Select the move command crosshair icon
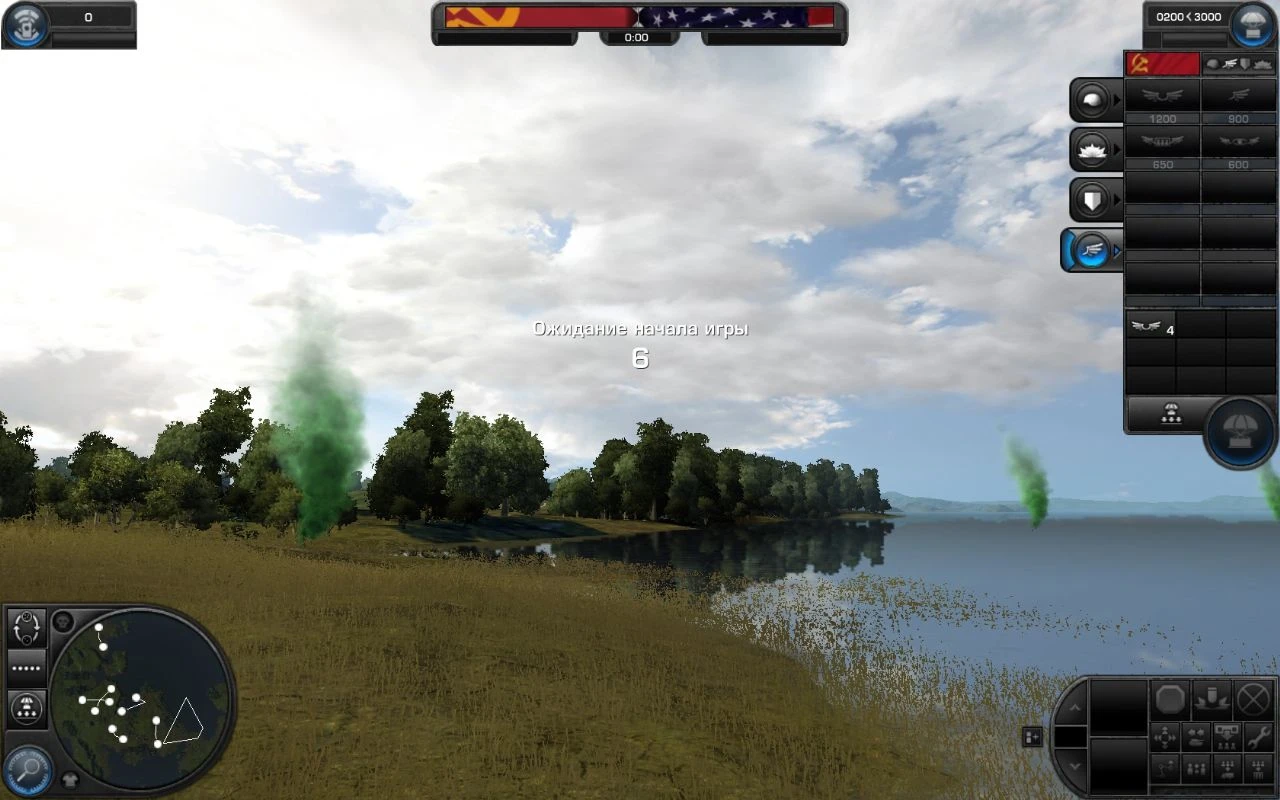1280x800 pixels. [1164, 736]
